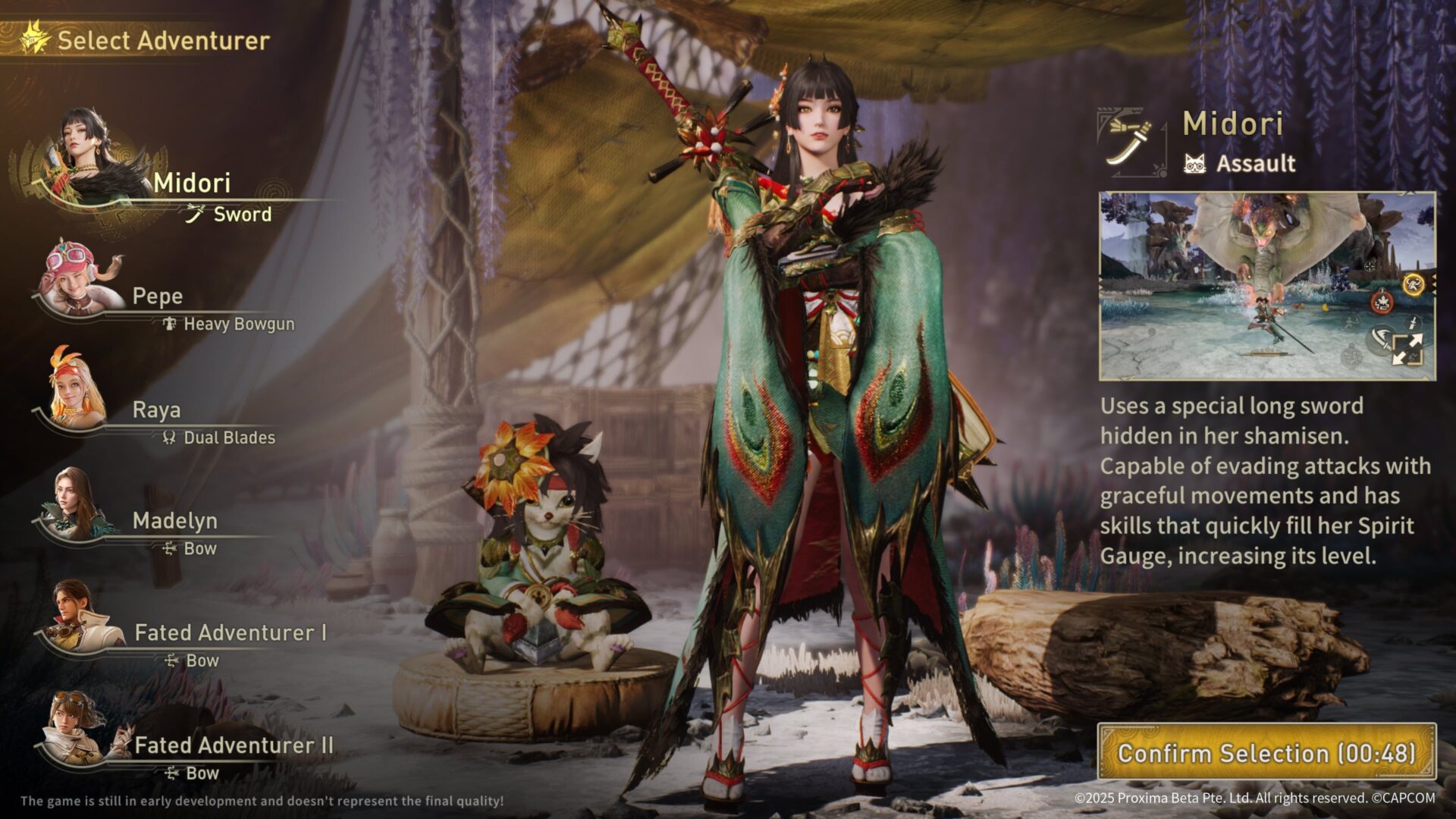
Task: Click the yellow monster attack icon in preview
Action: (1413, 284)
